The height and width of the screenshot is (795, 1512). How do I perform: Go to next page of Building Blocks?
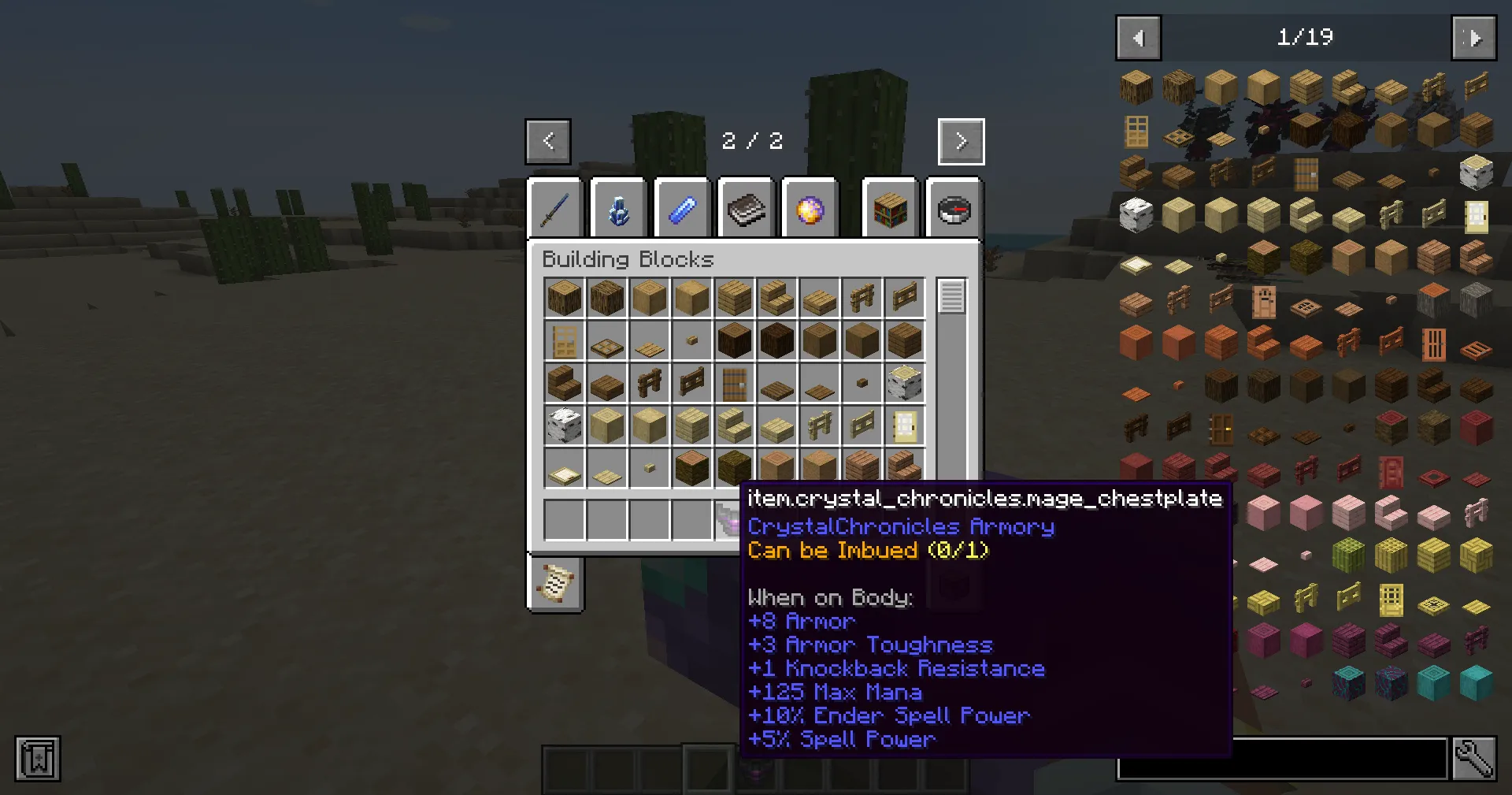click(960, 141)
